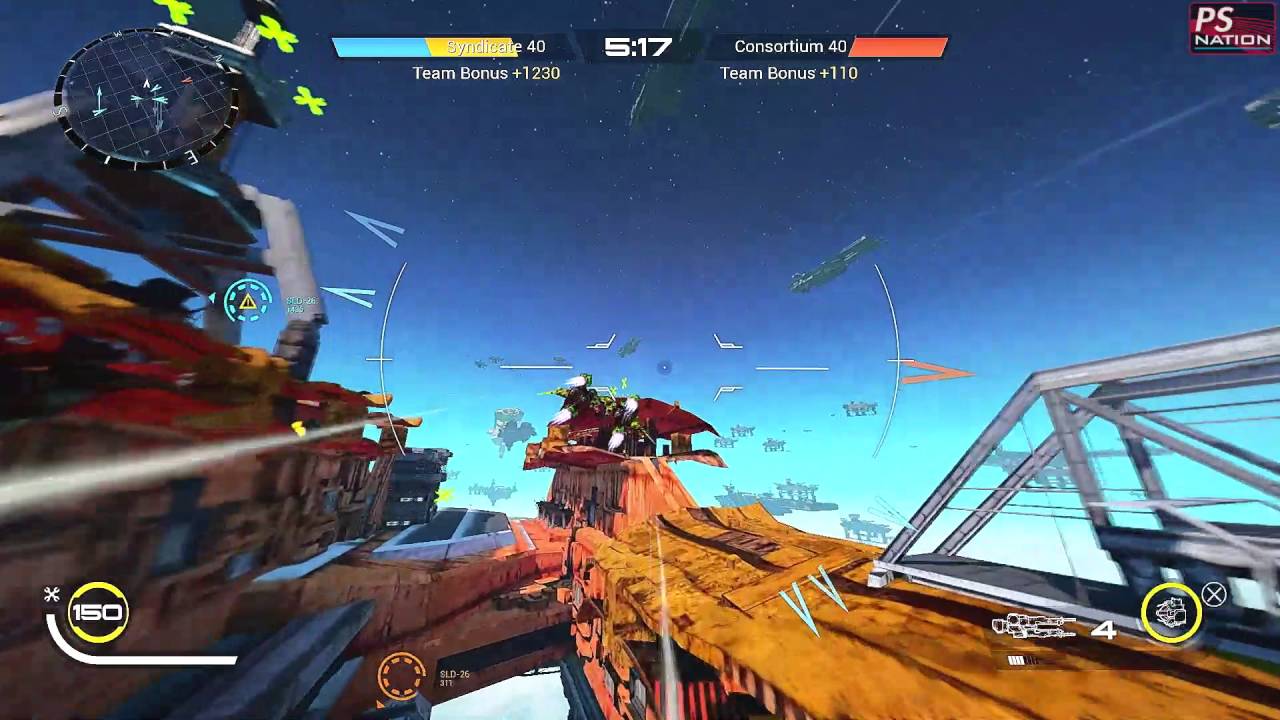Select the yellow-ringed special ability icon

tap(1171, 612)
